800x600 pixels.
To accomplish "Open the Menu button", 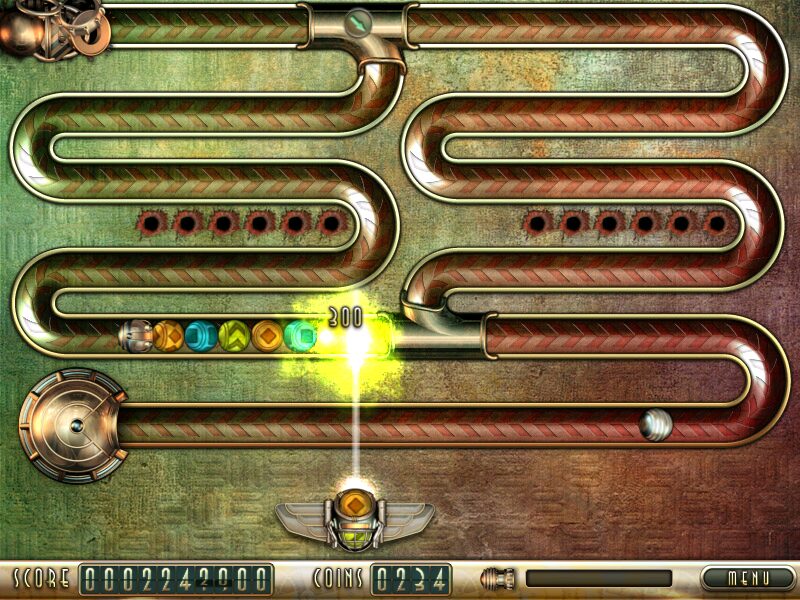I will pyautogui.click(x=747, y=578).
